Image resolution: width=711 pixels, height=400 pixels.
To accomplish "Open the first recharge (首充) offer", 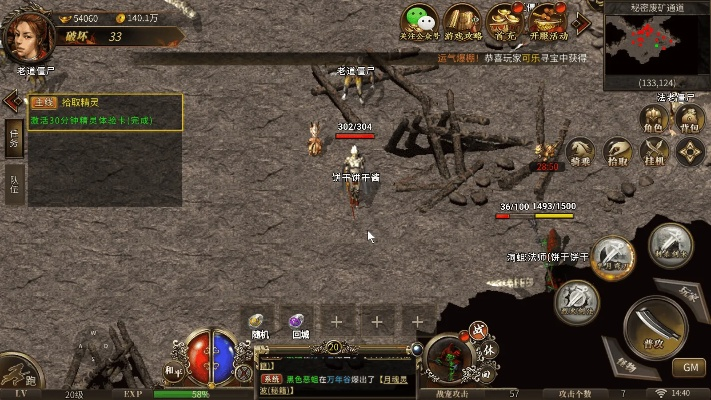I will pos(506,22).
